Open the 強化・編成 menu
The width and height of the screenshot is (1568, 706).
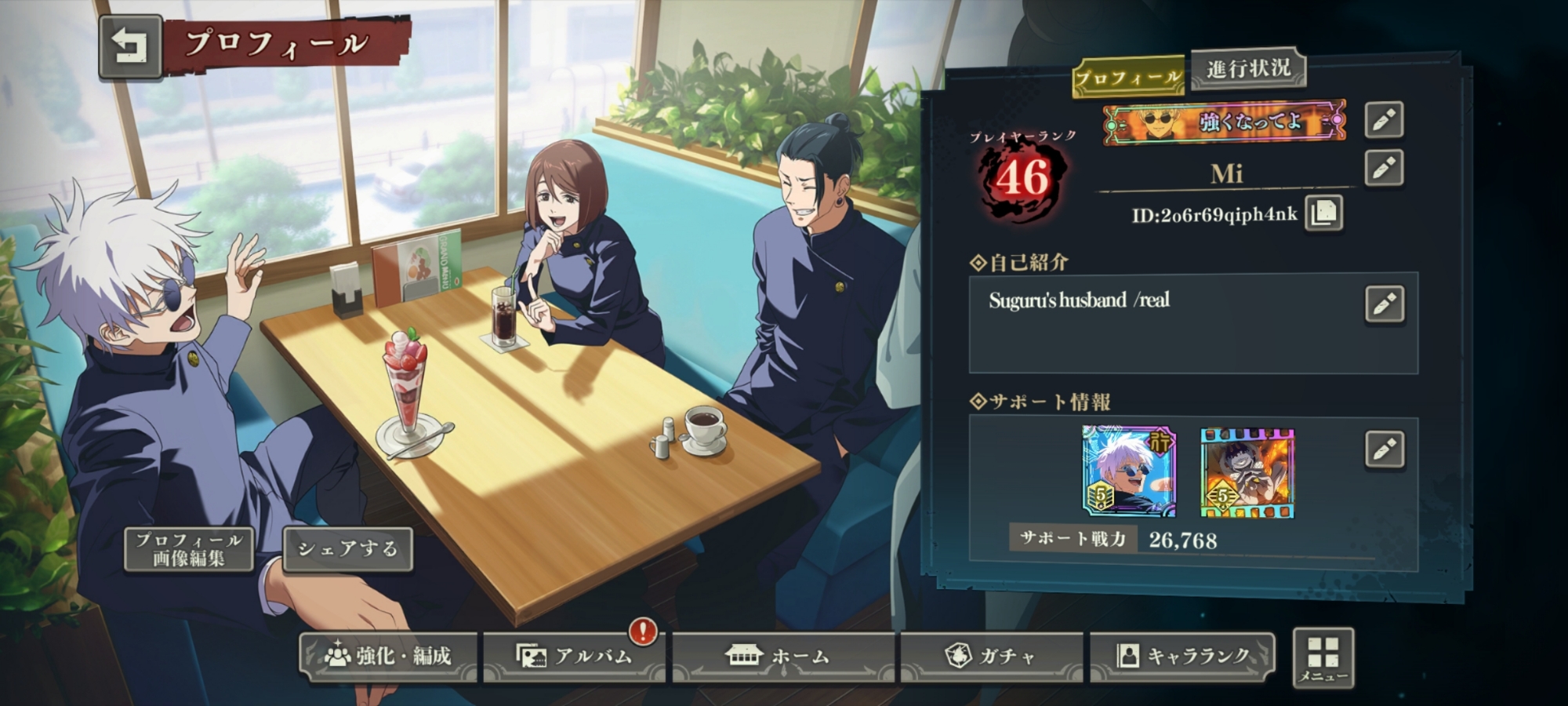click(389, 656)
